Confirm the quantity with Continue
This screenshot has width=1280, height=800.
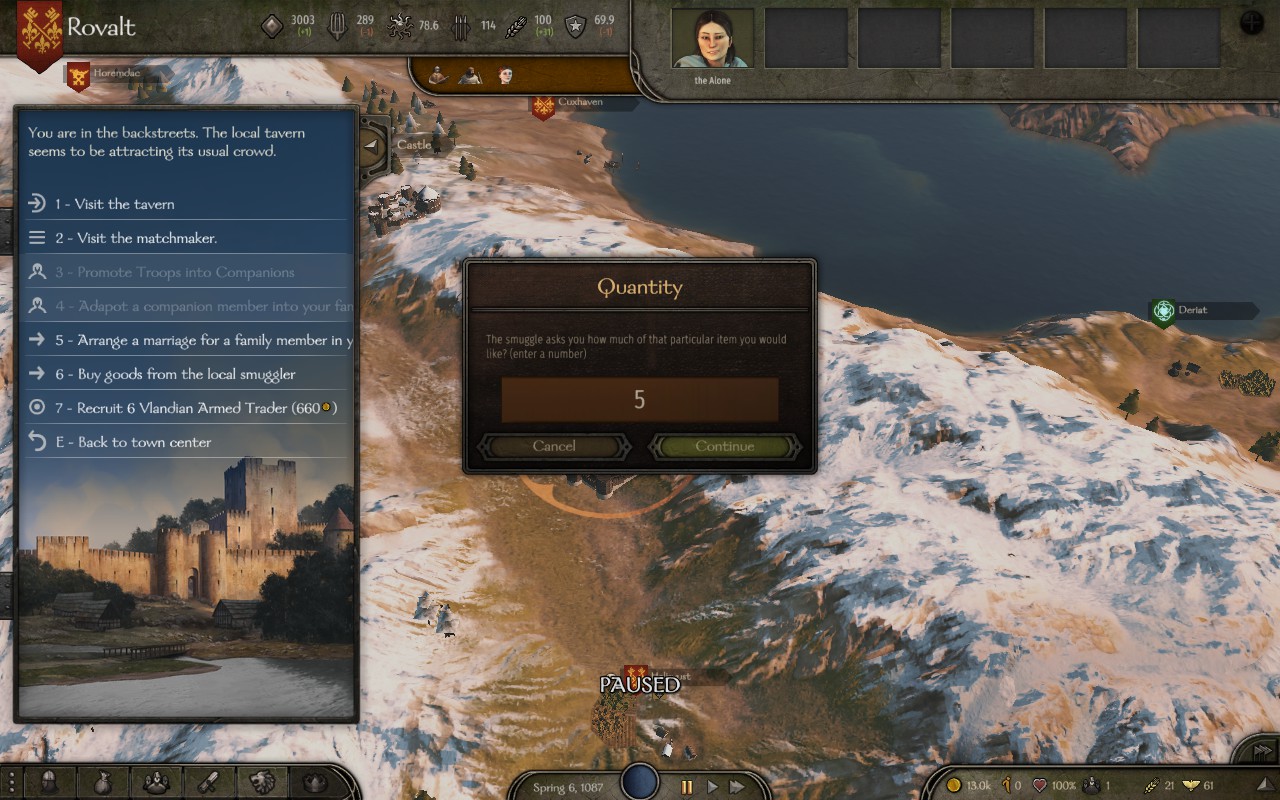tap(725, 446)
